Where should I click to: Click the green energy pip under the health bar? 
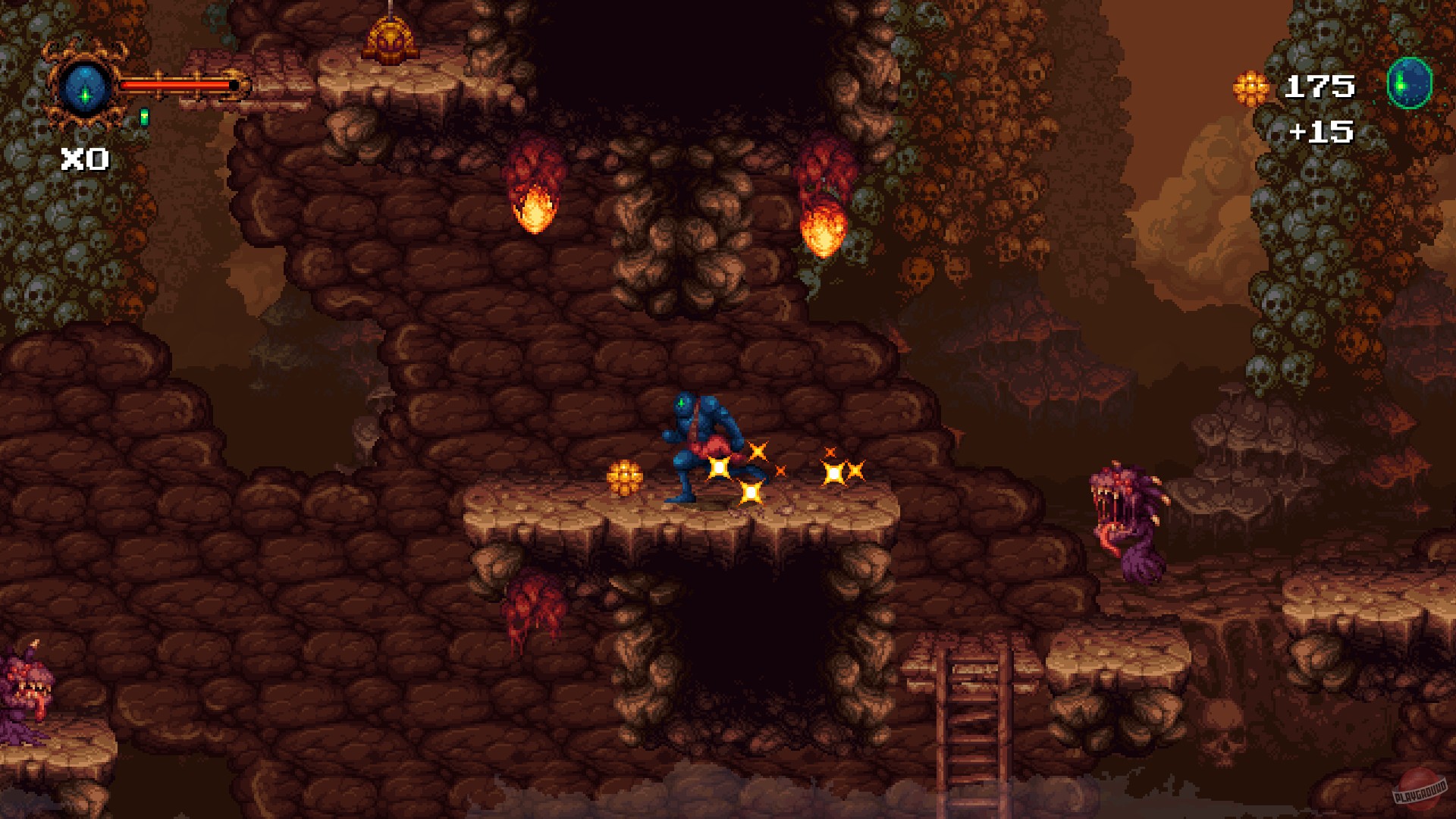pos(144,118)
